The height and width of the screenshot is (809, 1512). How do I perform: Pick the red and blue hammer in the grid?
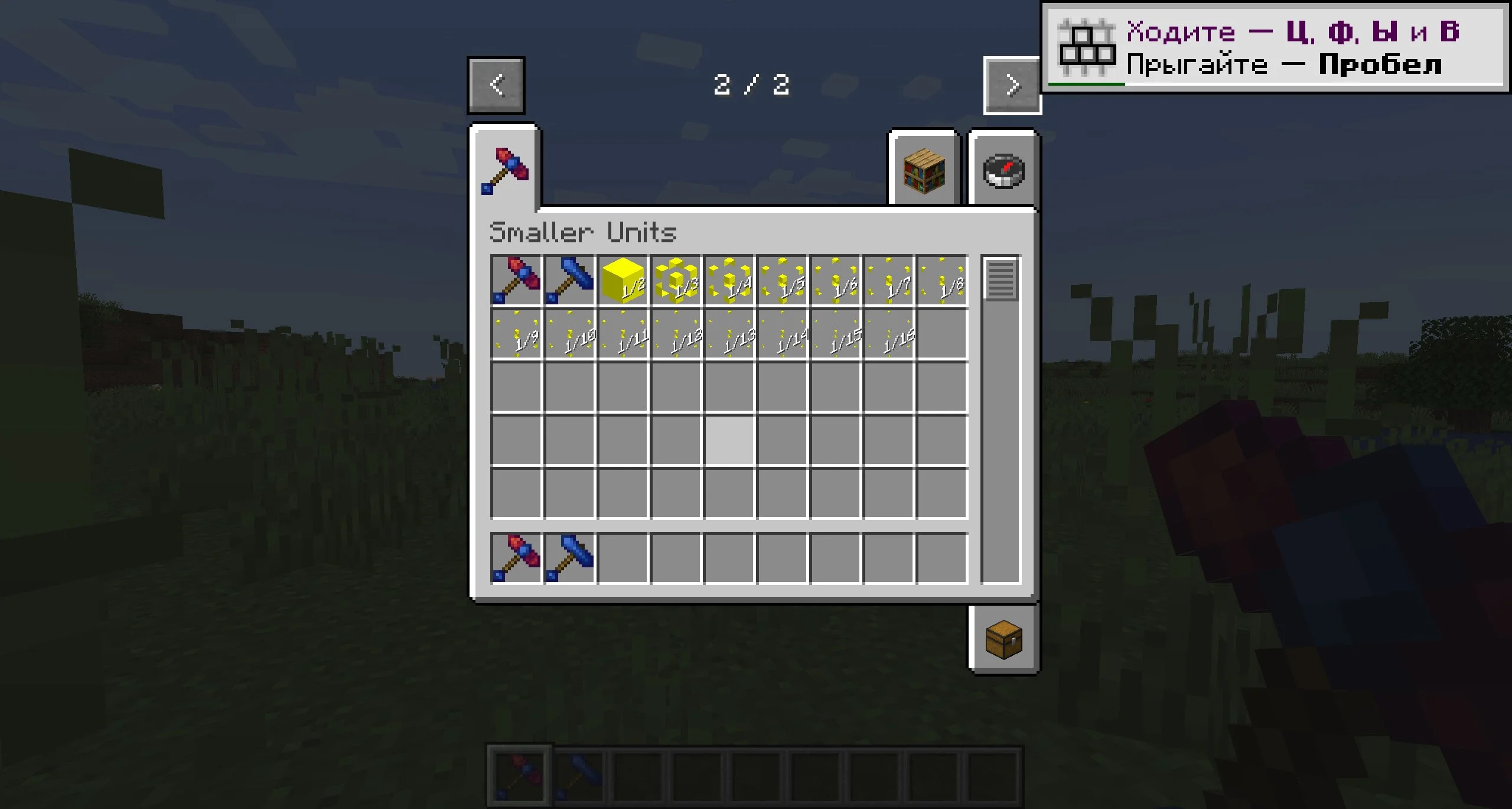(x=516, y=281)
